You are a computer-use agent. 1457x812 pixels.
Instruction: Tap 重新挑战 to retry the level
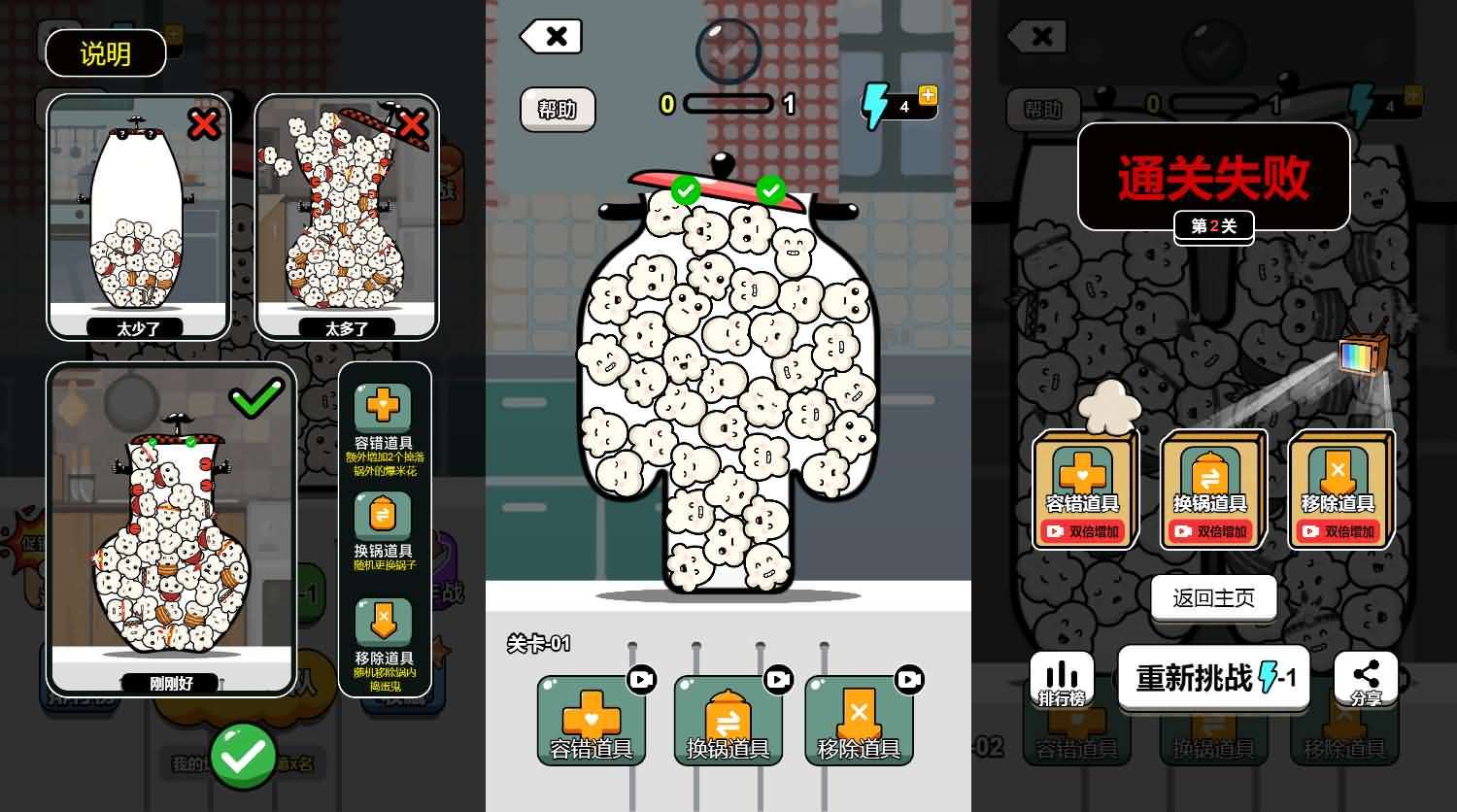[1213, 679]
